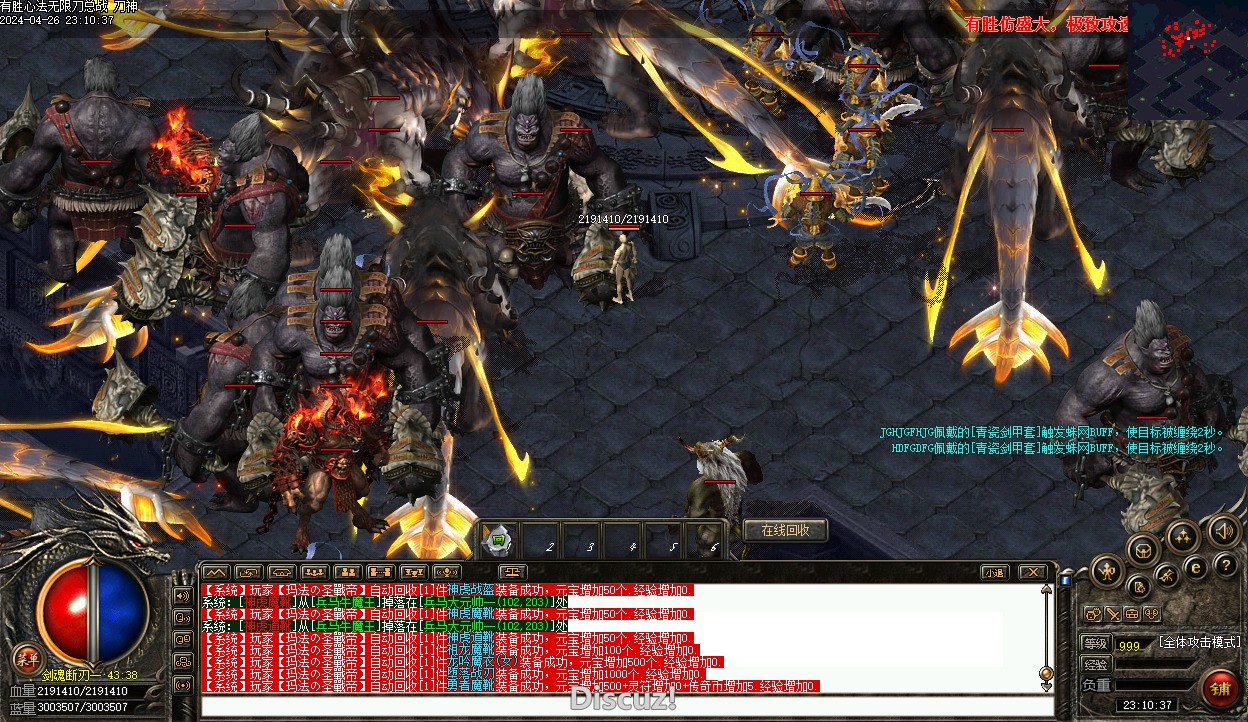Click the 在线回收 online recycle button
This screenshot has height=722, width=1248.
pyautogui.click(x=786, y=530)
